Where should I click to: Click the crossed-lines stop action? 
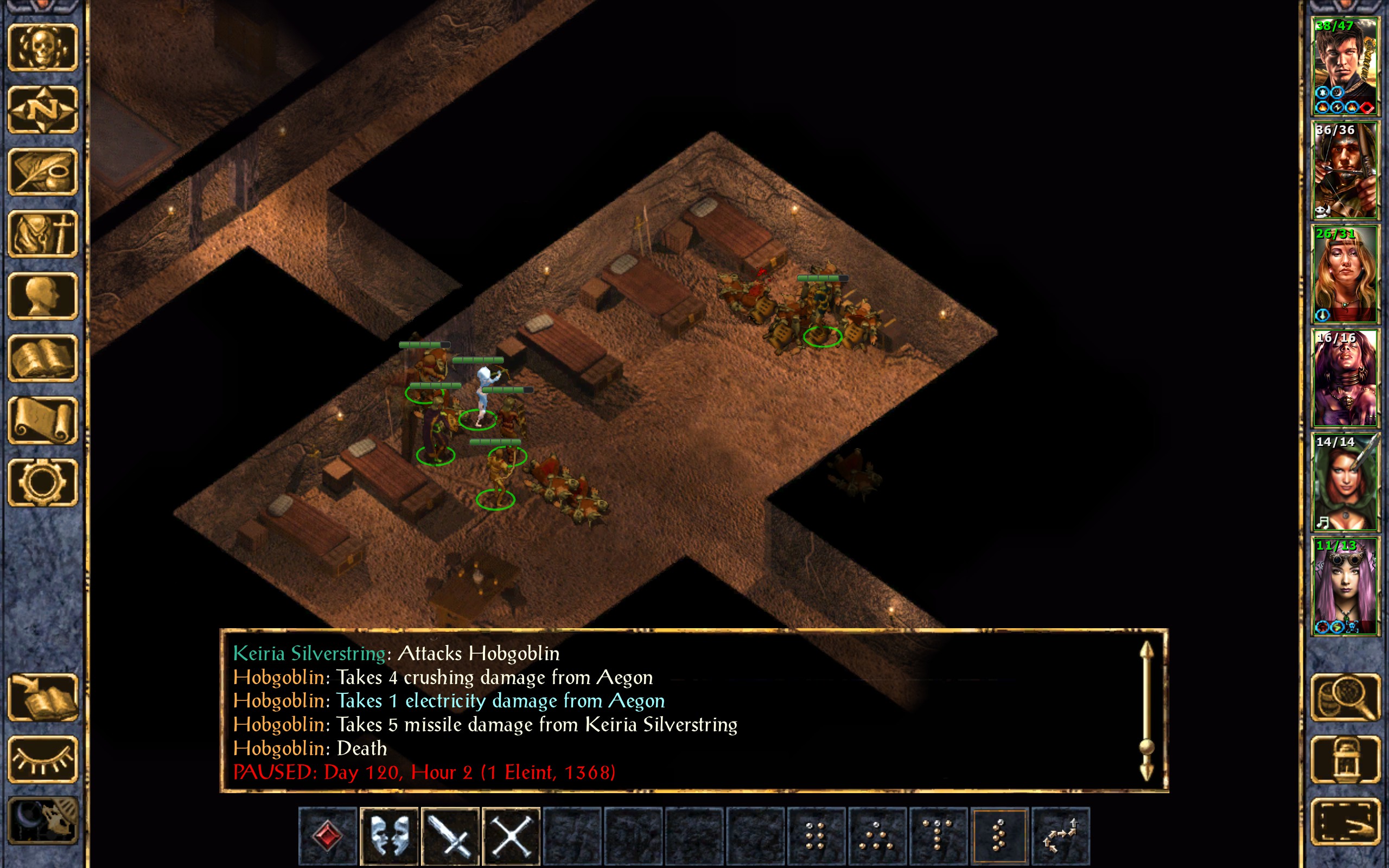coord(511,835)
